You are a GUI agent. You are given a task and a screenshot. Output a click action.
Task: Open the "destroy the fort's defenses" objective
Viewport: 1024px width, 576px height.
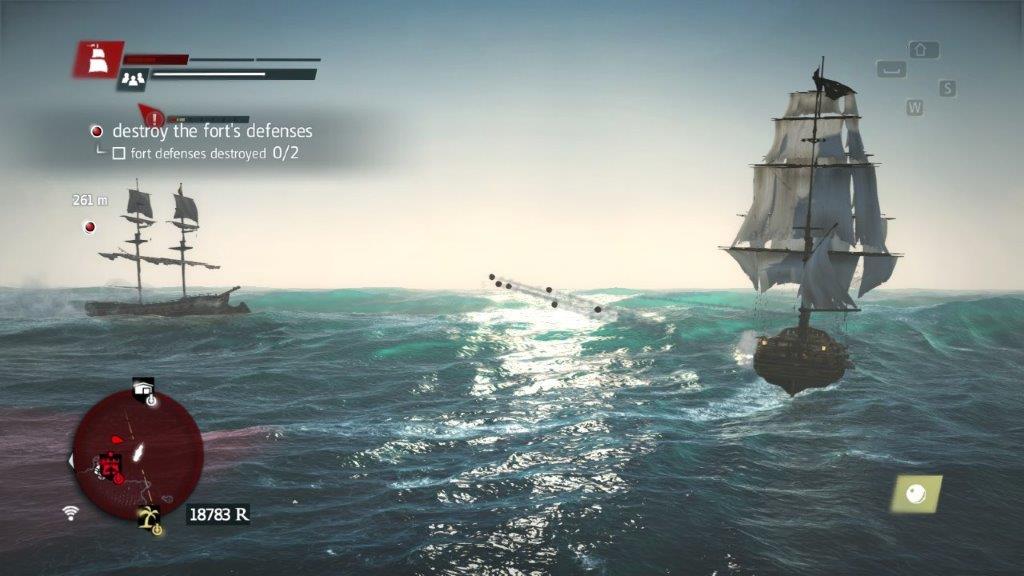(x=211, y=131)
